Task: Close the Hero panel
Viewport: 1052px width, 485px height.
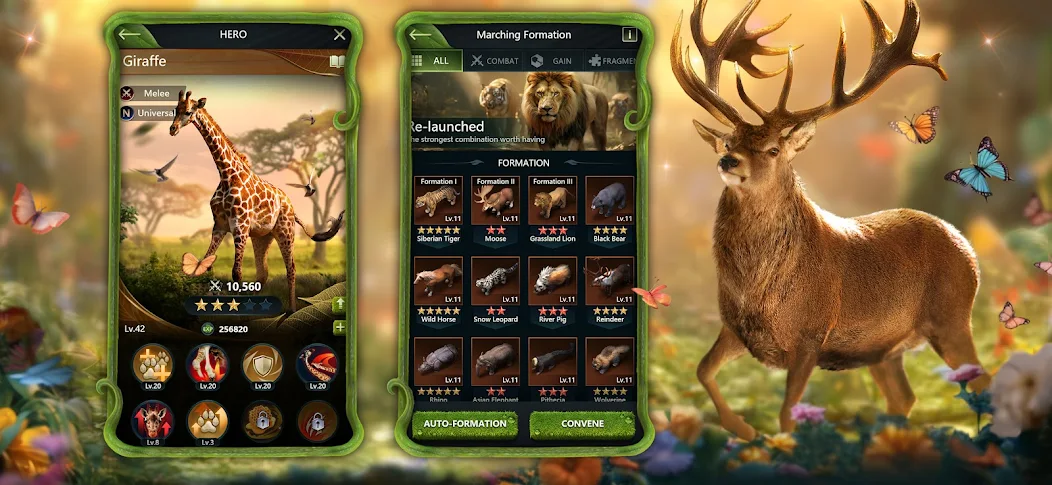Action: [339, 35]
